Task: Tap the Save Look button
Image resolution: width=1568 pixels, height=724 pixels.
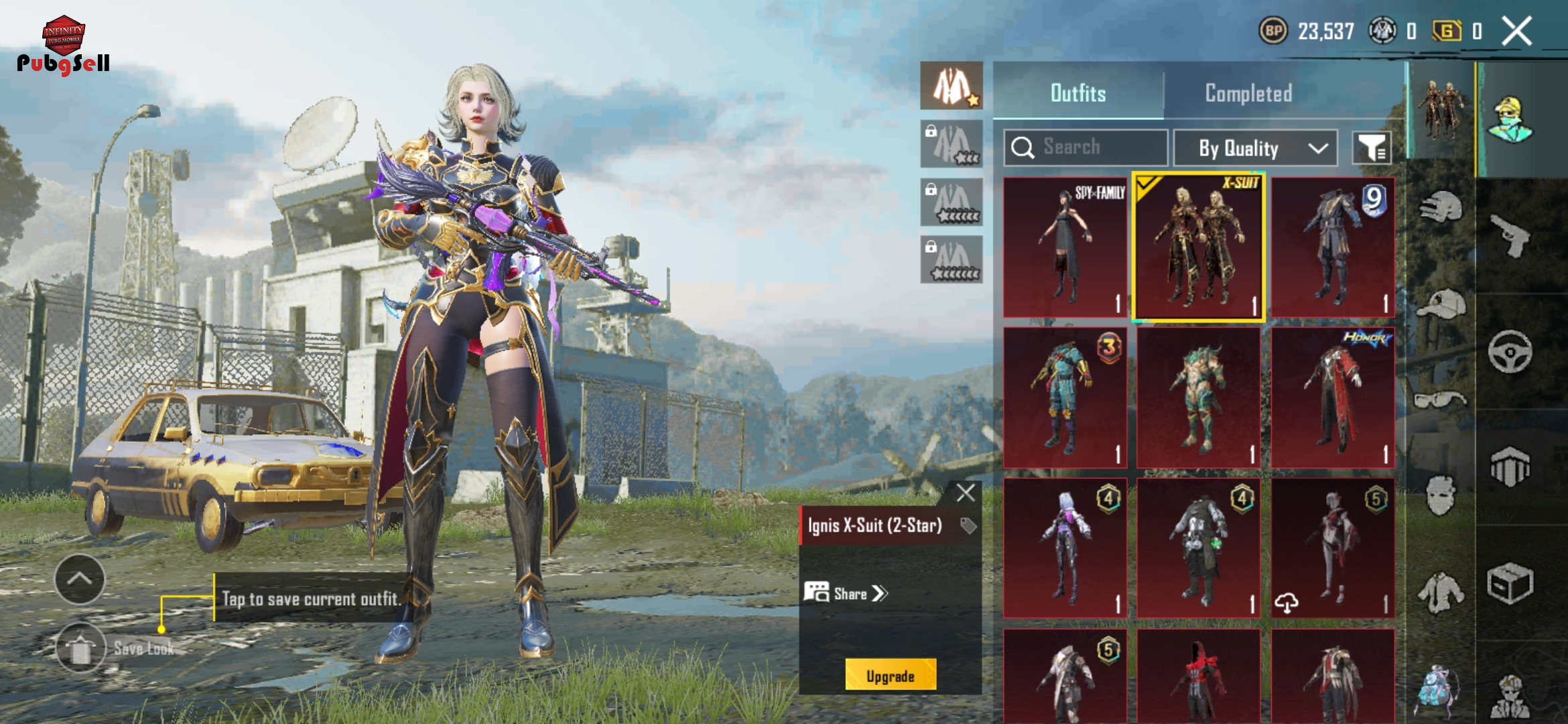Action: pos(81,648)
